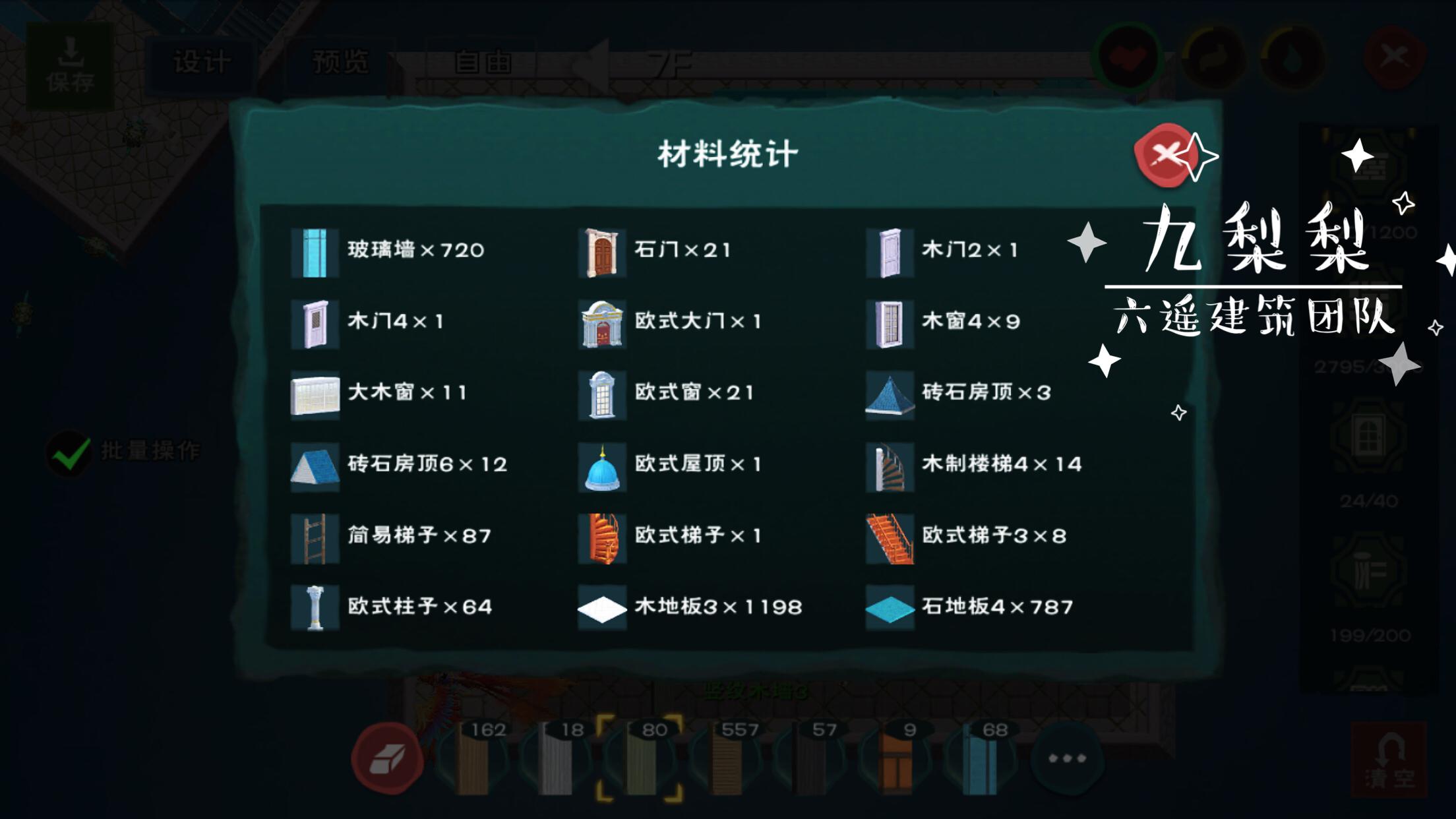
Task: Select the orange wall slot showing 9
Action: pyautogui.click(x=897, y=758)
